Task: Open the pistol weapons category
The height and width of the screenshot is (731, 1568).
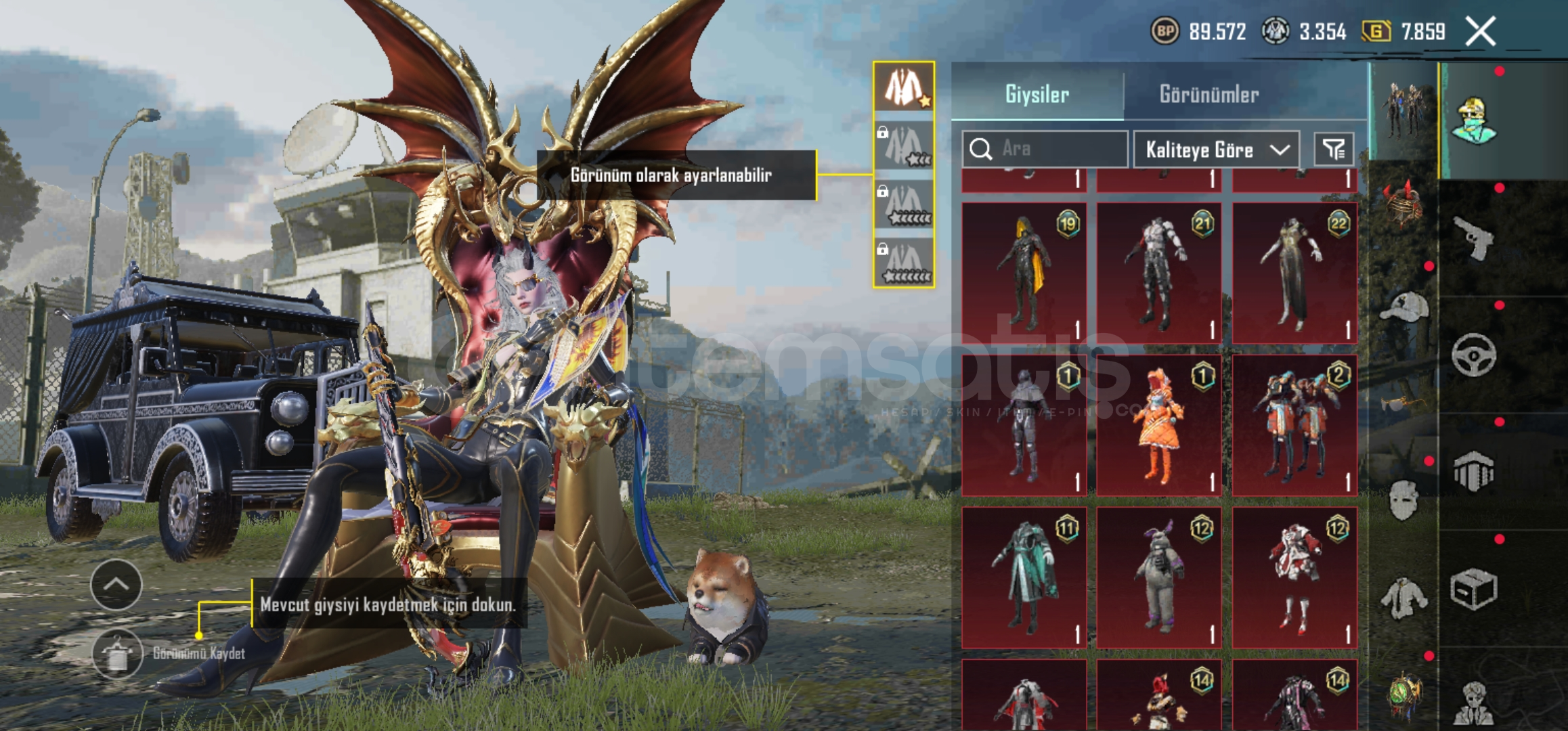Action: [x=1474, y=238]
